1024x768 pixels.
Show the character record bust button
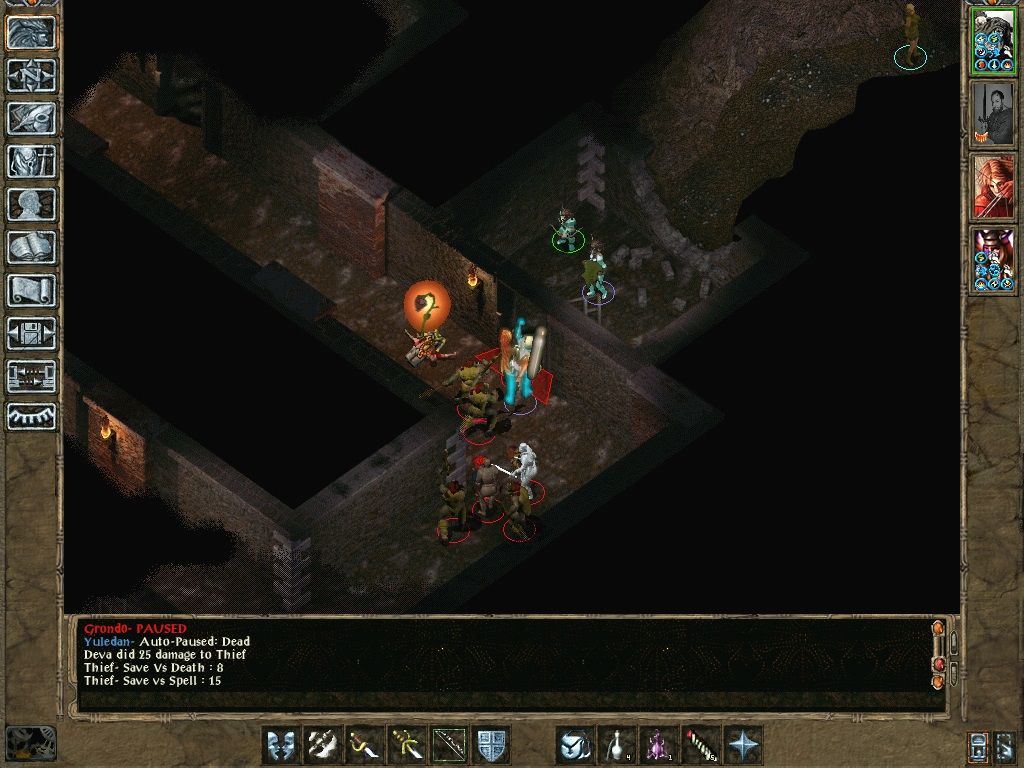pos(32,204)
